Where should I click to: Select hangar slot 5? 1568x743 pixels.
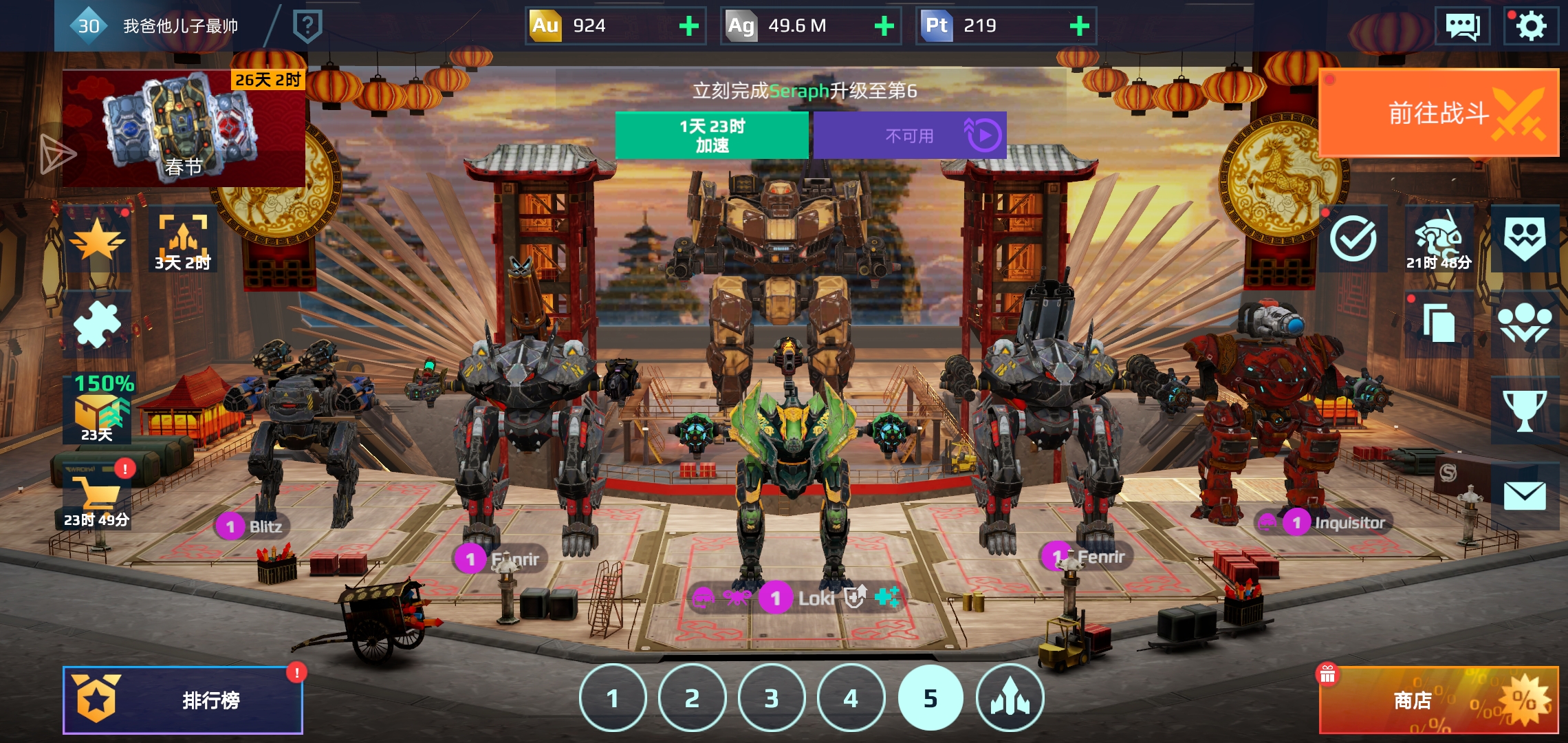[930, 698]
